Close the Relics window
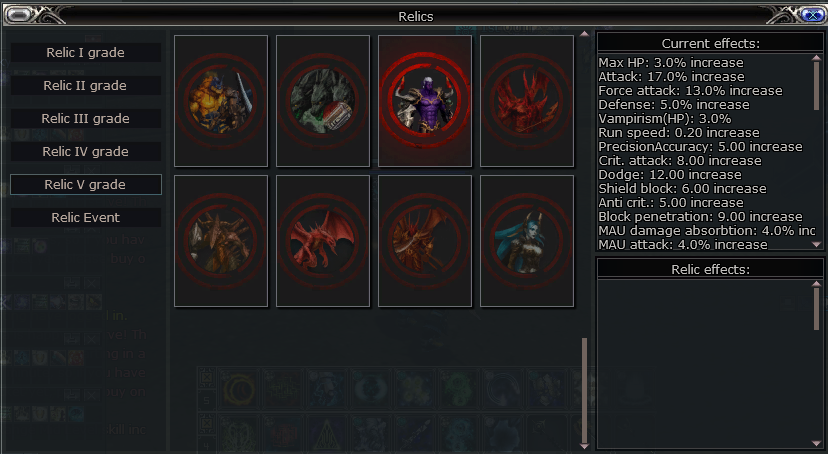This screenshot has height=454, width=828. 811,14
